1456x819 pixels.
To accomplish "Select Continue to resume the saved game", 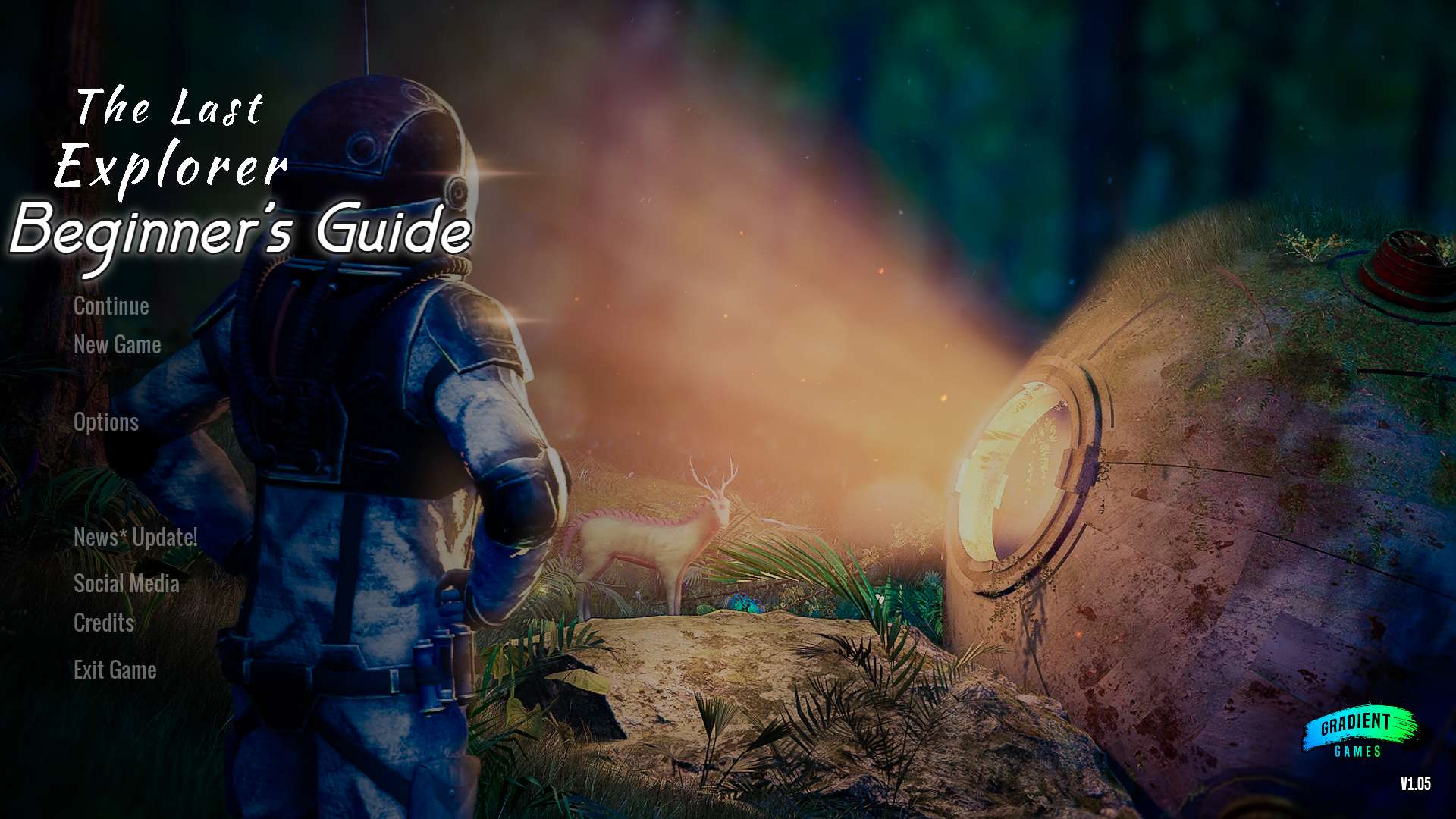I will 111,306.
